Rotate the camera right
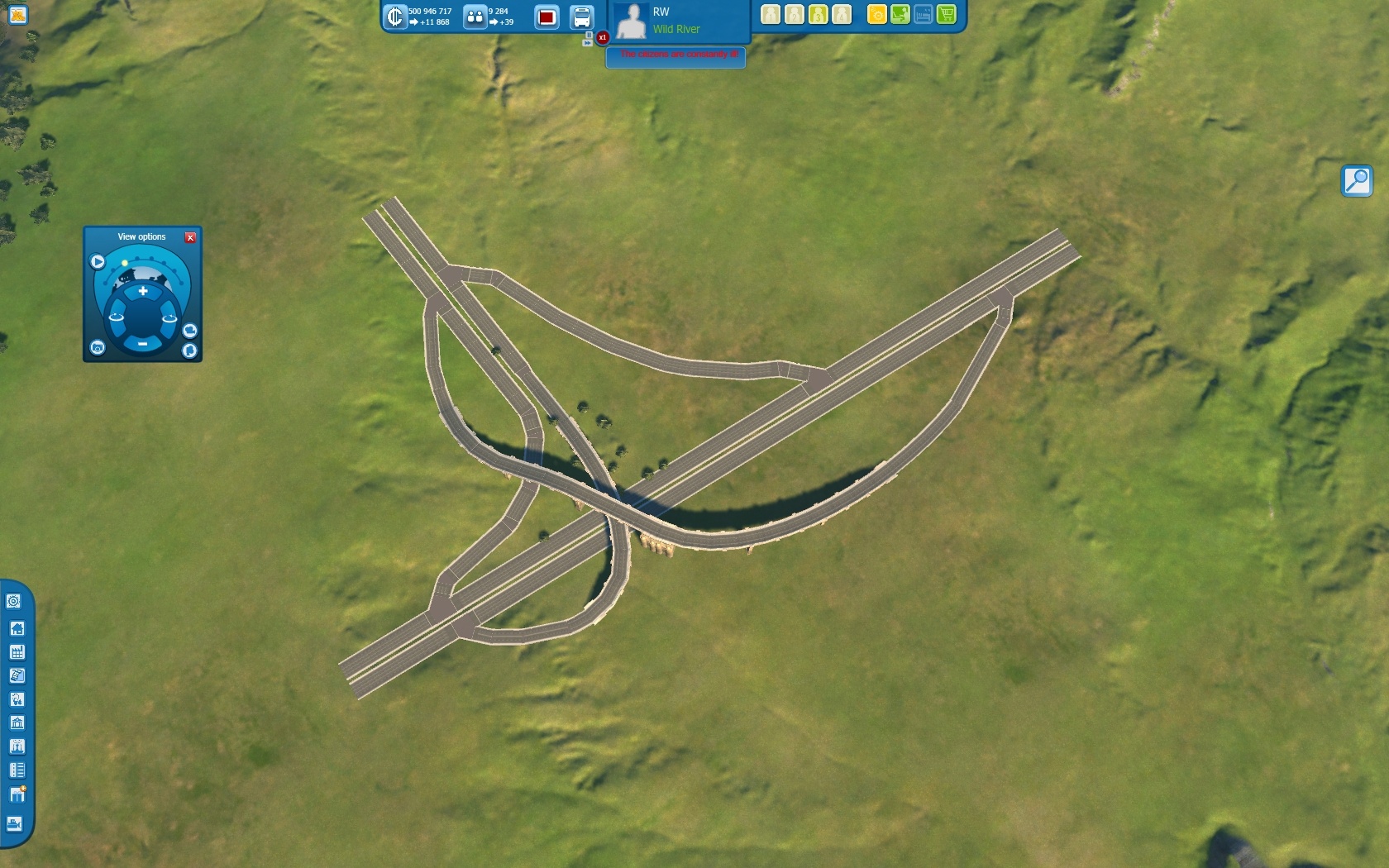Image resolution: width=1389 pixels, height=868 pixels. click(x=169, y=317)
